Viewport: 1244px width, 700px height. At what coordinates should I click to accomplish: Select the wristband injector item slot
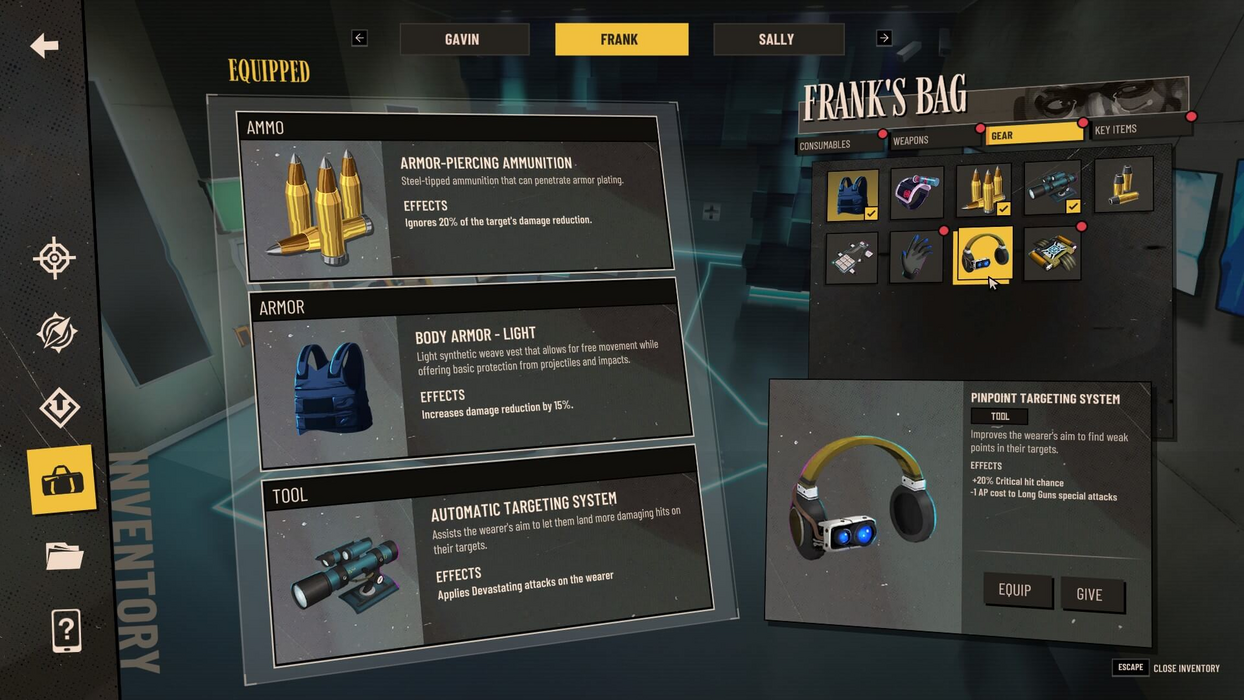click(917, 192)
